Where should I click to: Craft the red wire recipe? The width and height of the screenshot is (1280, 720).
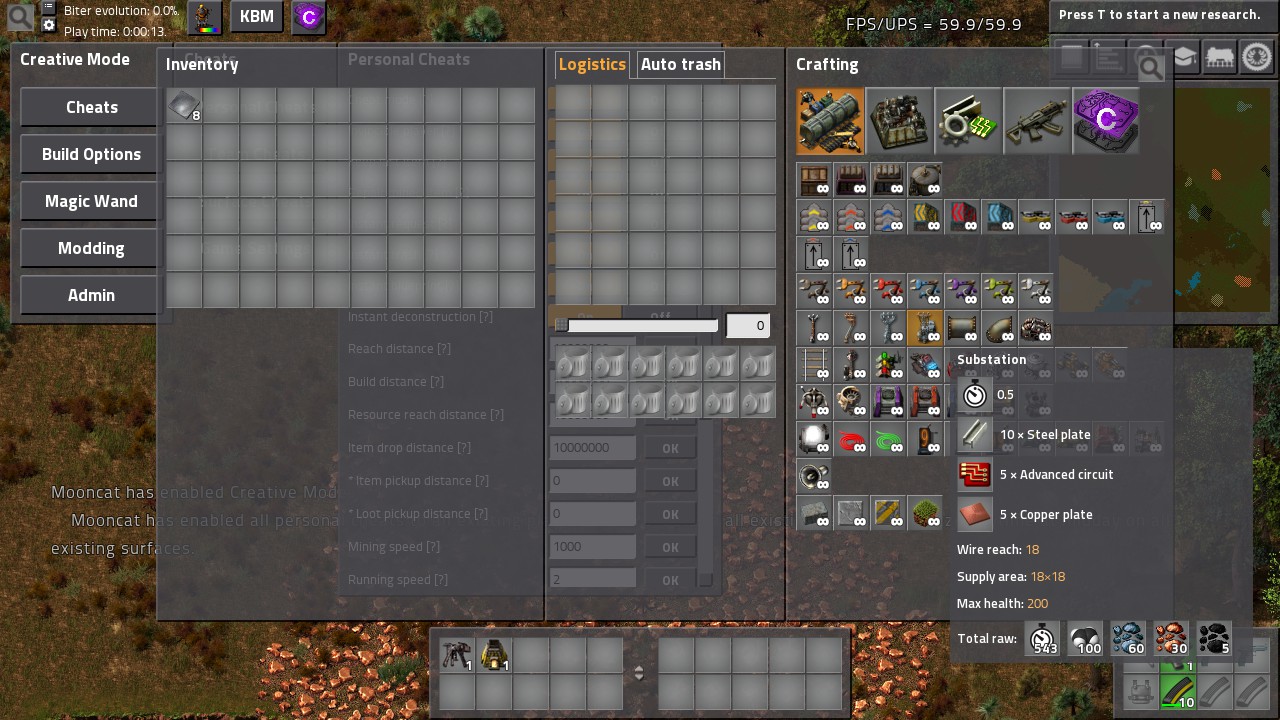click(x=851, y=439)
